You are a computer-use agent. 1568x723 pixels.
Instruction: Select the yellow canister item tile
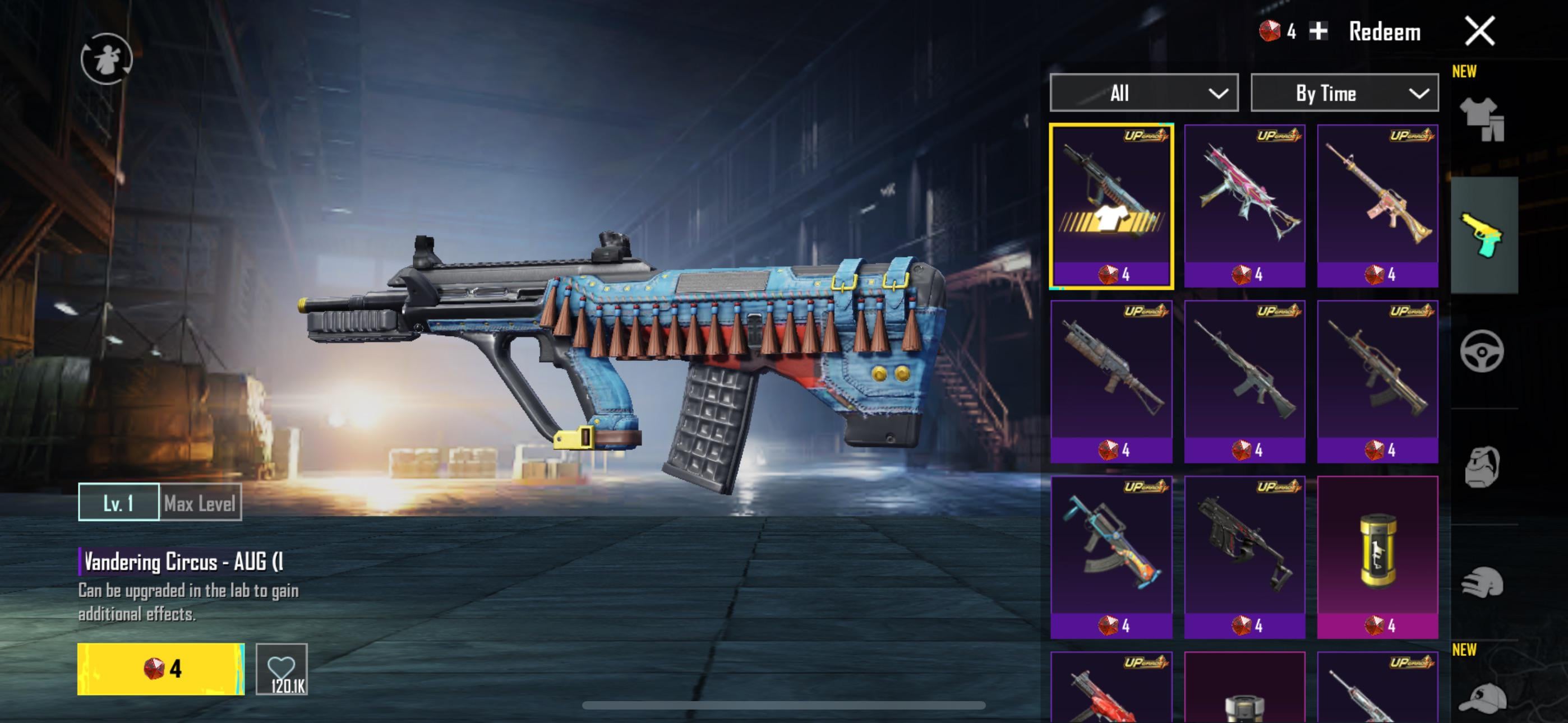click(x=1377, y=557)
